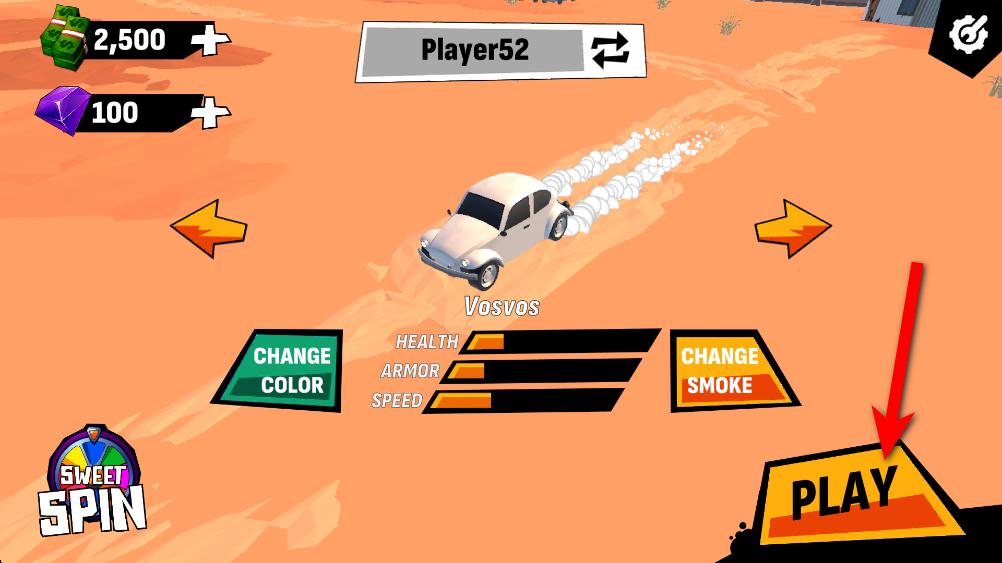Open the Sweet Spin wheel
The height and width of the screenshot is (563, 1002).
click(x=93, y=484)
